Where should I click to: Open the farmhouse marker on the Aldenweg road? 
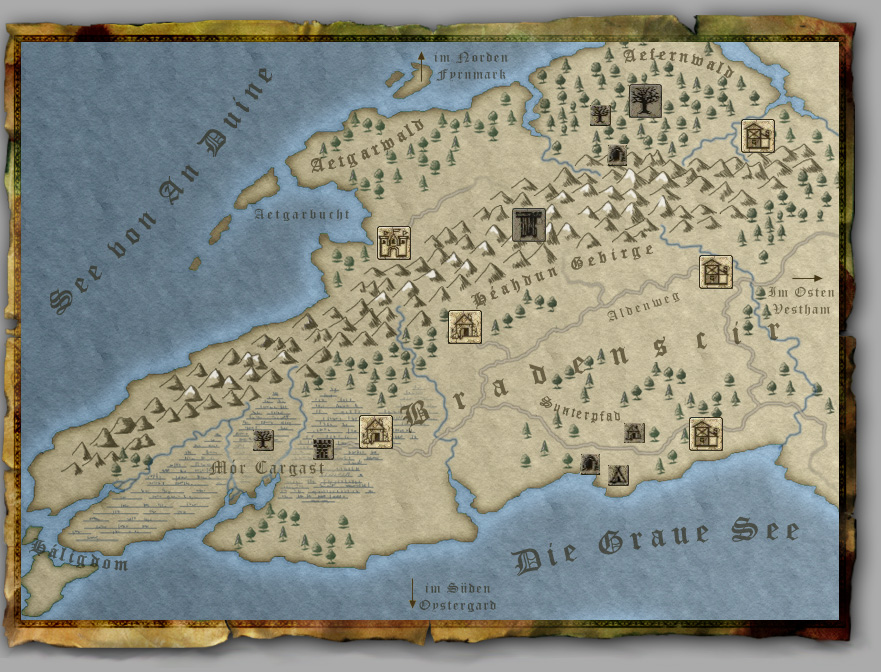(x=716, y=272)
